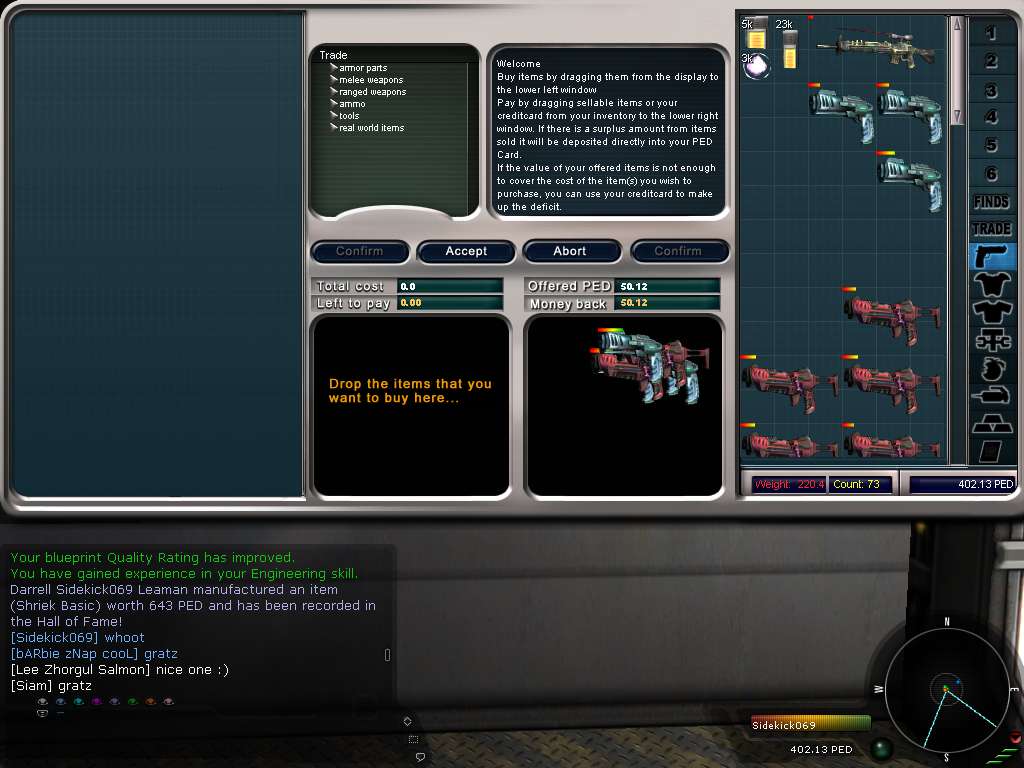Expand the tools category

tap(349, 116)
